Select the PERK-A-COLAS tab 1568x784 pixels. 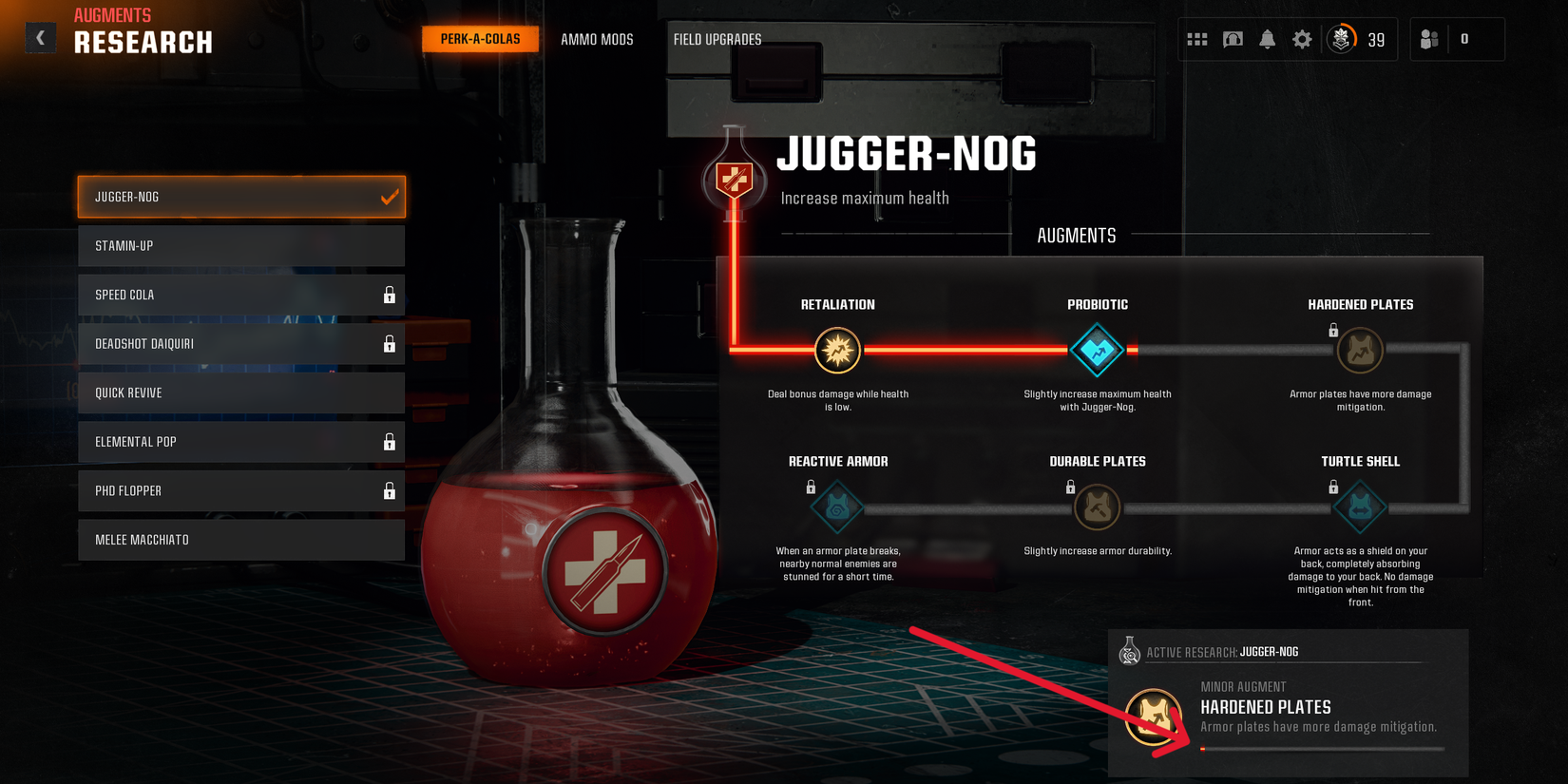(x=480, y=39)
